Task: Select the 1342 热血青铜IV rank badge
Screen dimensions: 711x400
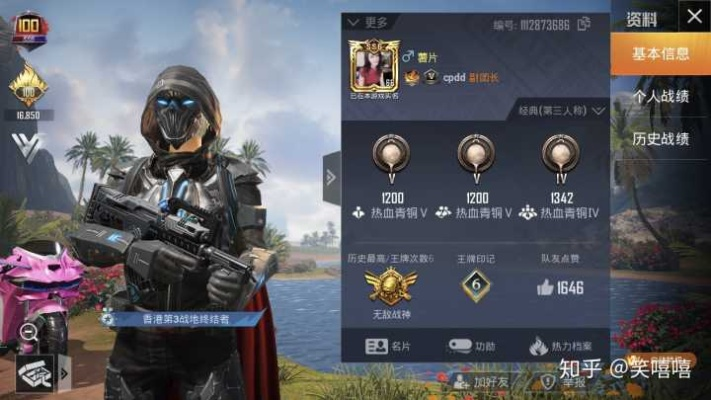Action: pos(560,156)
